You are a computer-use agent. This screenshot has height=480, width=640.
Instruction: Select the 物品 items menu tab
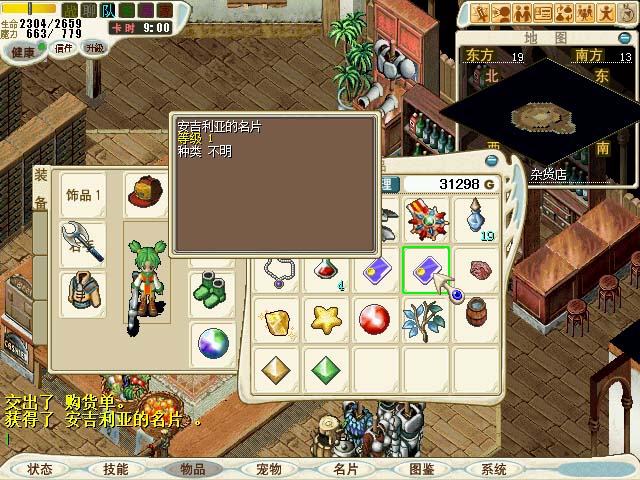click(192, 469)
